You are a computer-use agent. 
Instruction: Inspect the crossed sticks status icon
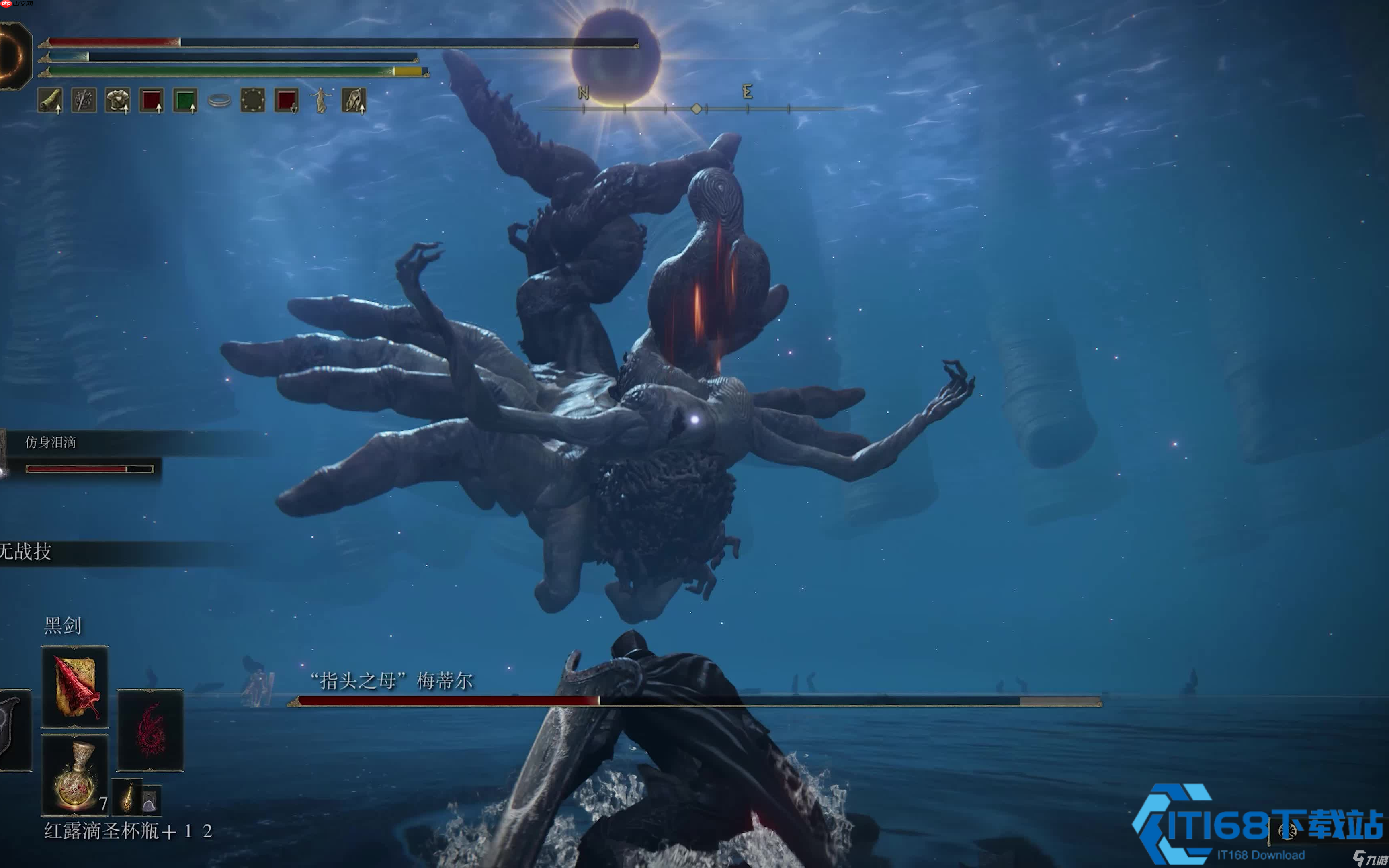[x=84, y=100]
